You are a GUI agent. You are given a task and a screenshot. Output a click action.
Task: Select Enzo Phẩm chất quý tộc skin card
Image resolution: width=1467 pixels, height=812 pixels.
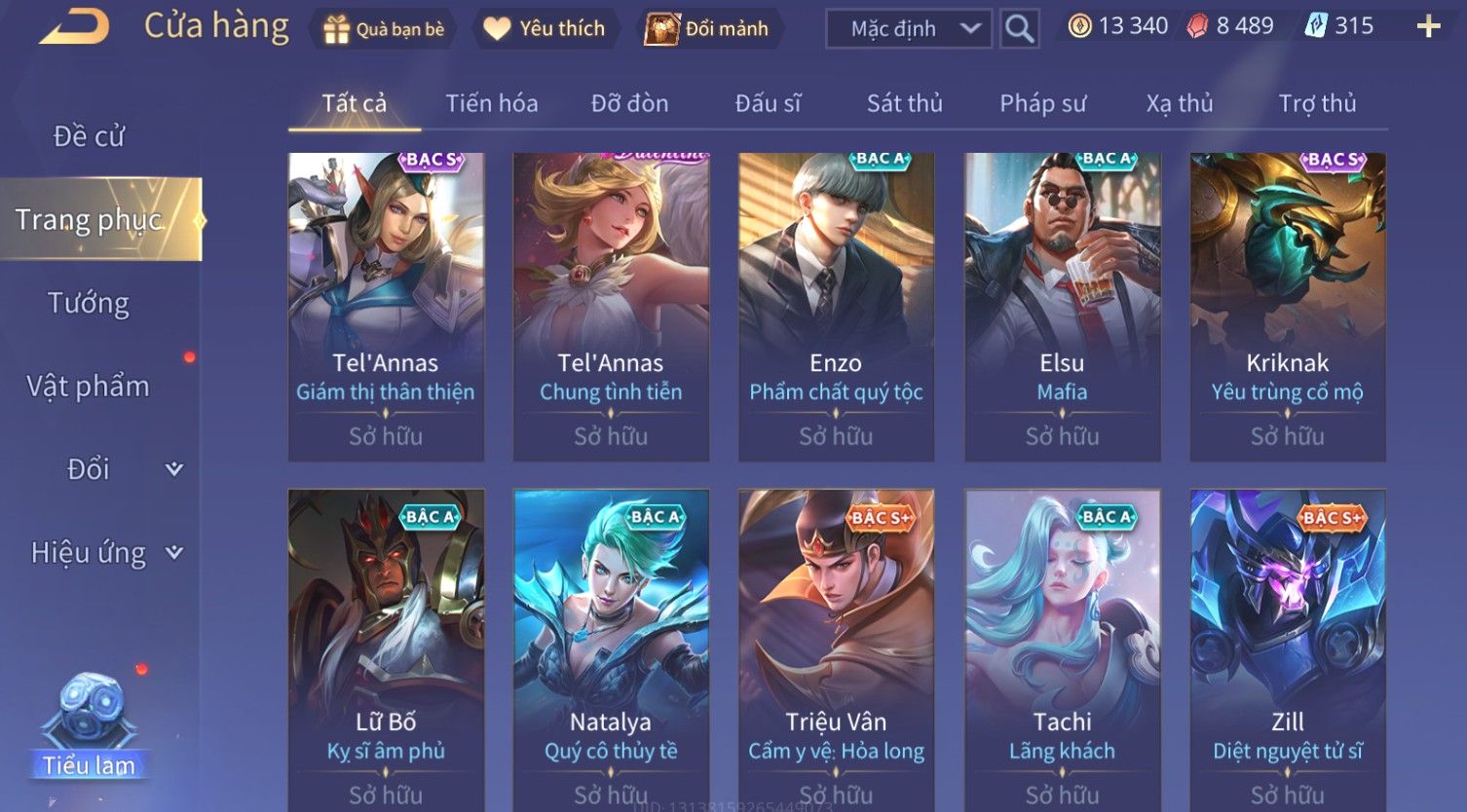coord(836,307)
